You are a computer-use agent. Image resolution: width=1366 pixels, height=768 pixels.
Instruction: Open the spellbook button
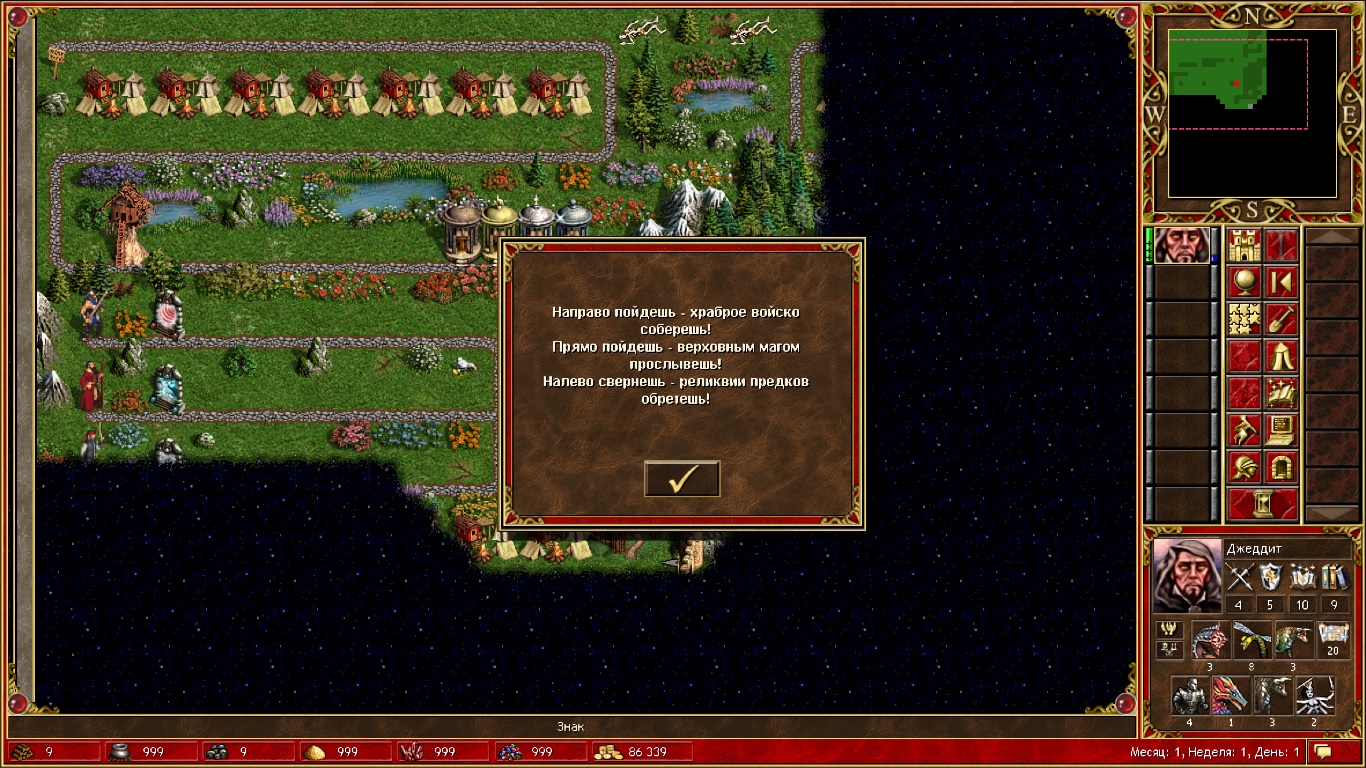pos(1281,394)
